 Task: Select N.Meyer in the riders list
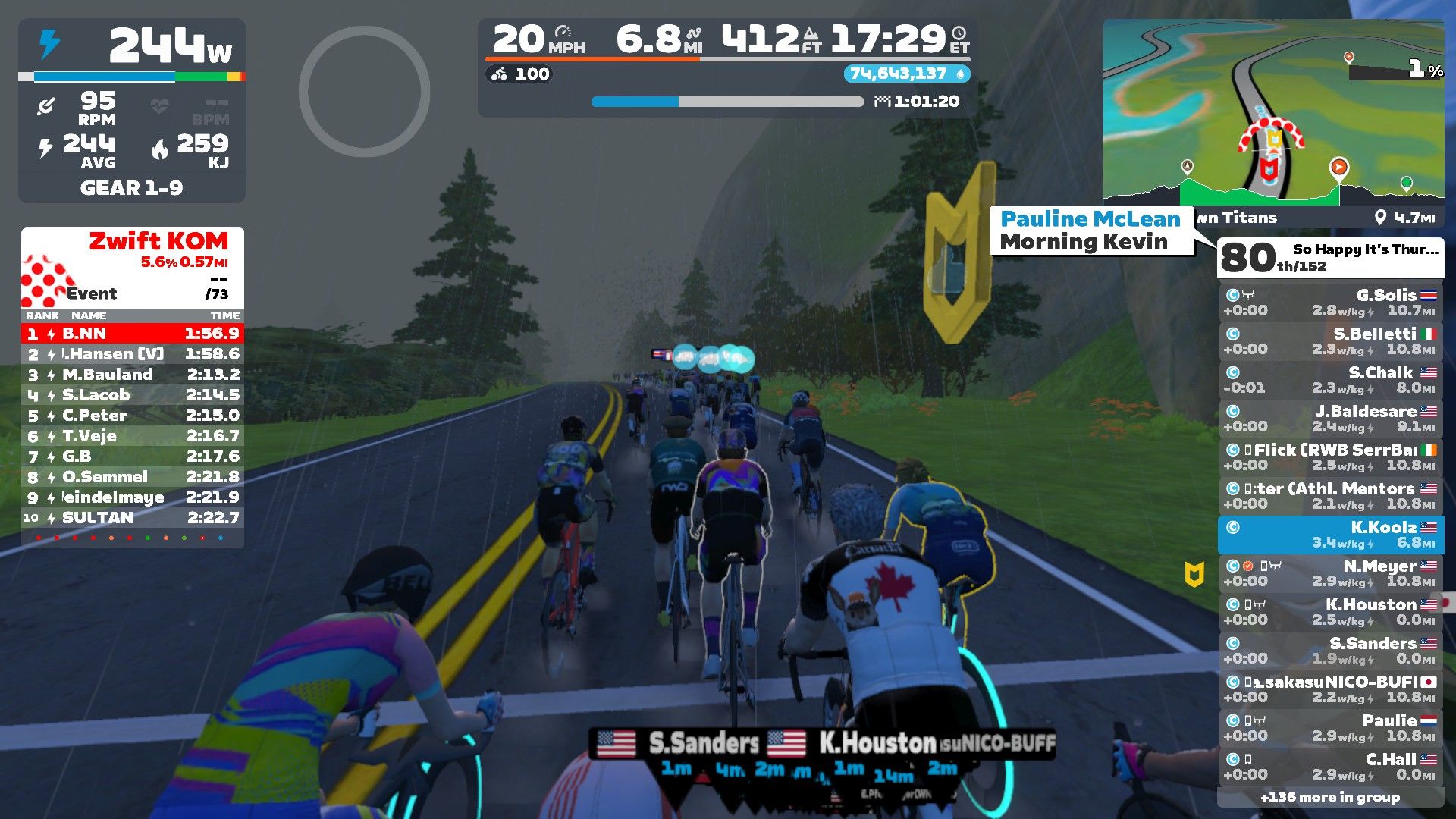[x=1330, y=573]
